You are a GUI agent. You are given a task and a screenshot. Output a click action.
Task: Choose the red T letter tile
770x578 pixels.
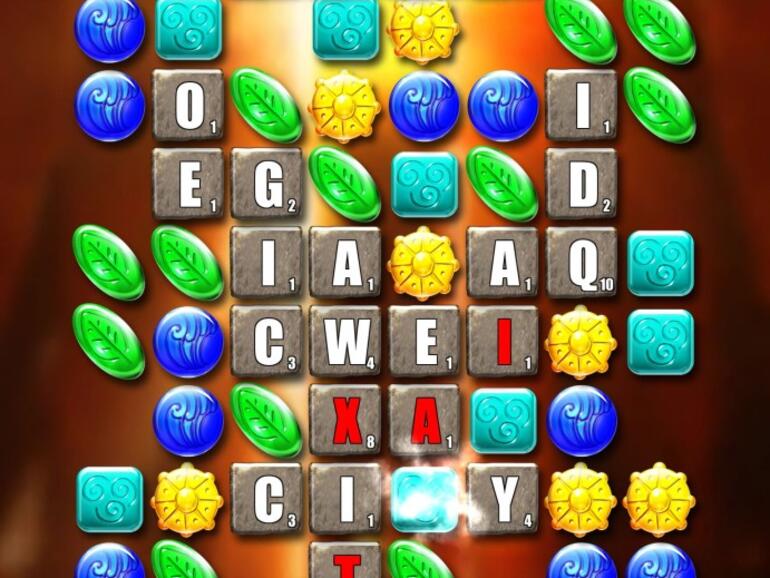pyautogui.click(x=345, y=564)
